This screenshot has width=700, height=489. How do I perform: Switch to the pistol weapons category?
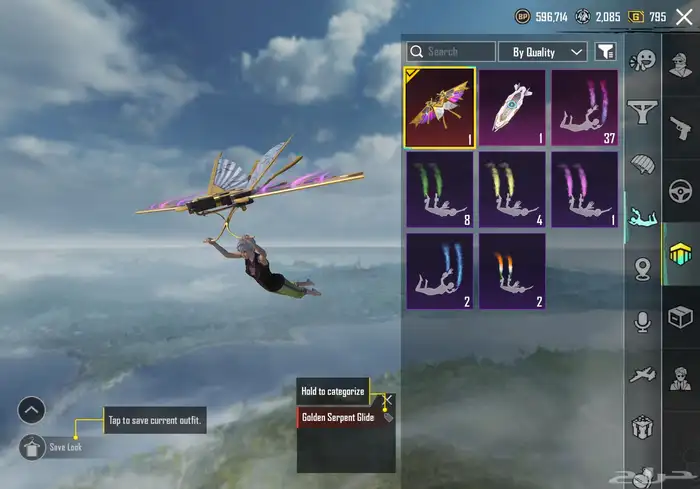tap(681, 128)
